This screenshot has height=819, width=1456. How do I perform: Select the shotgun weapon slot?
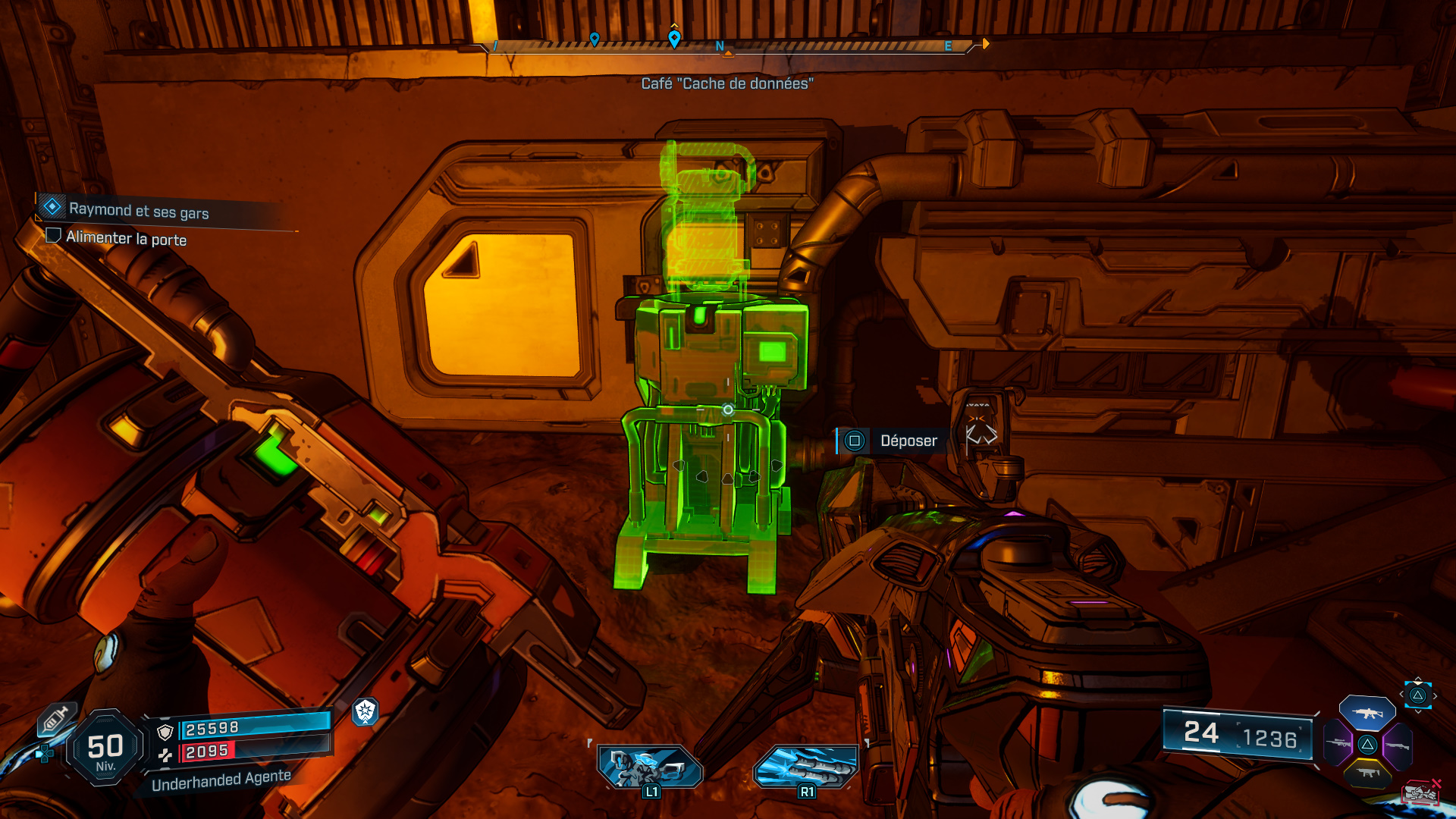click(x=1398, y=745)
